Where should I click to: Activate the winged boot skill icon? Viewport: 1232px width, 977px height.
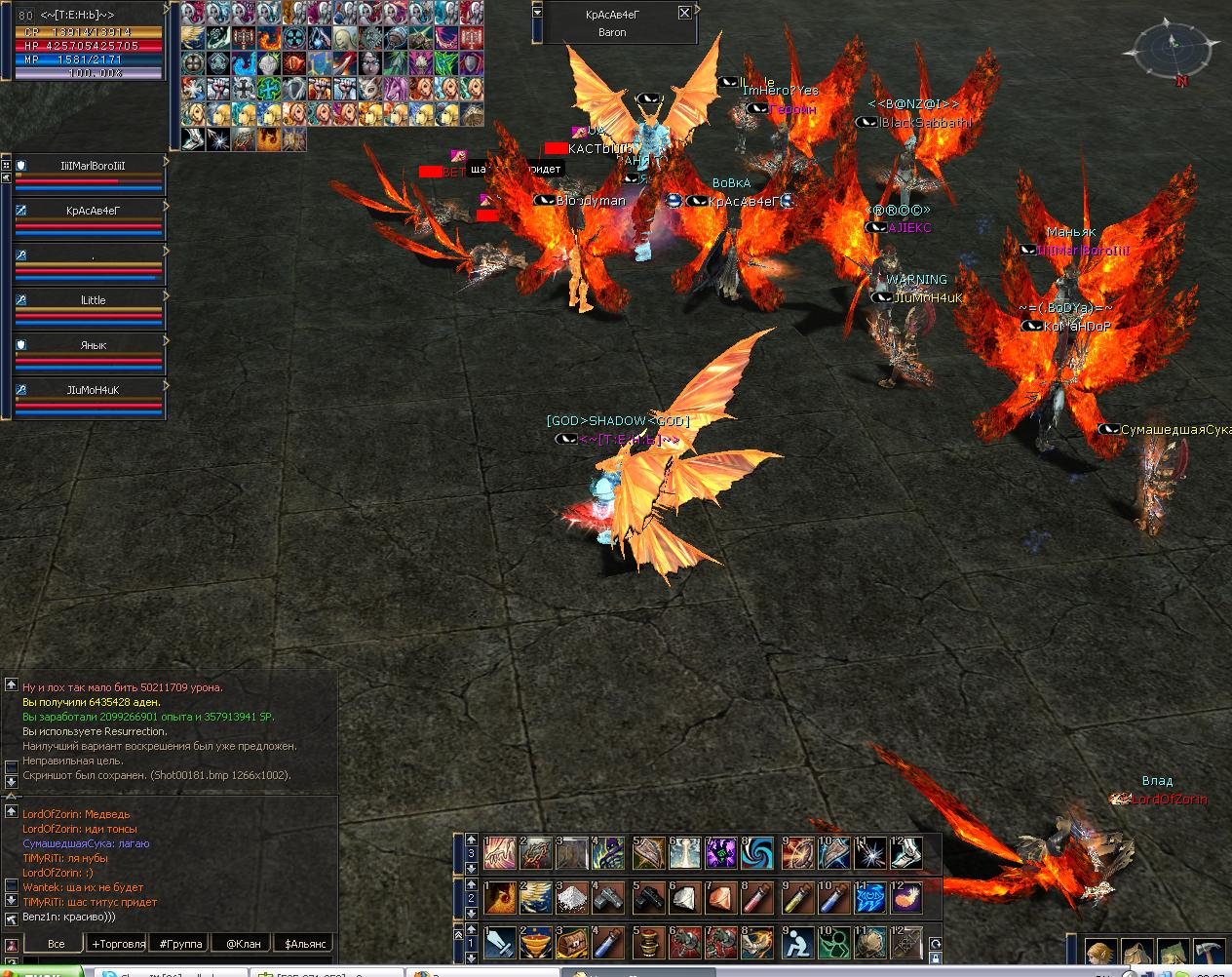[907, 853]
